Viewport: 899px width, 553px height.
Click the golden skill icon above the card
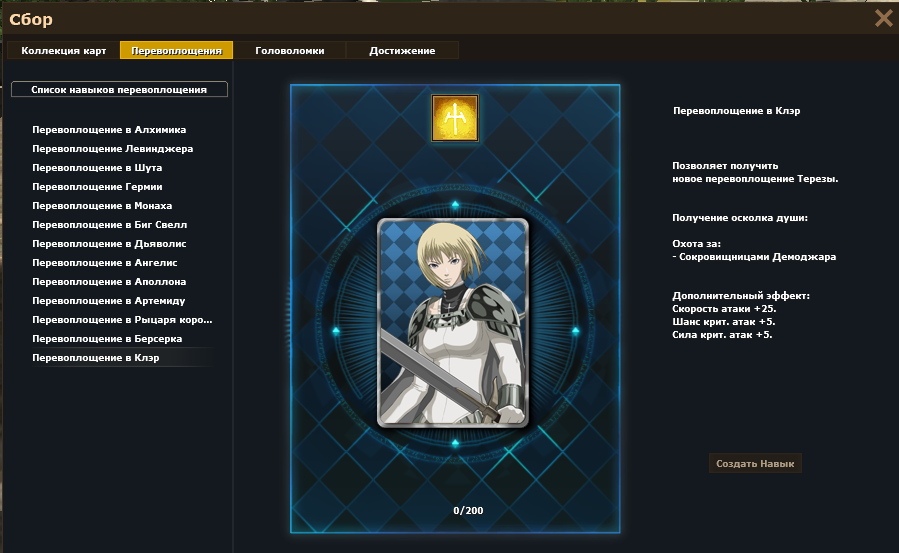click(x=455, y=118)
